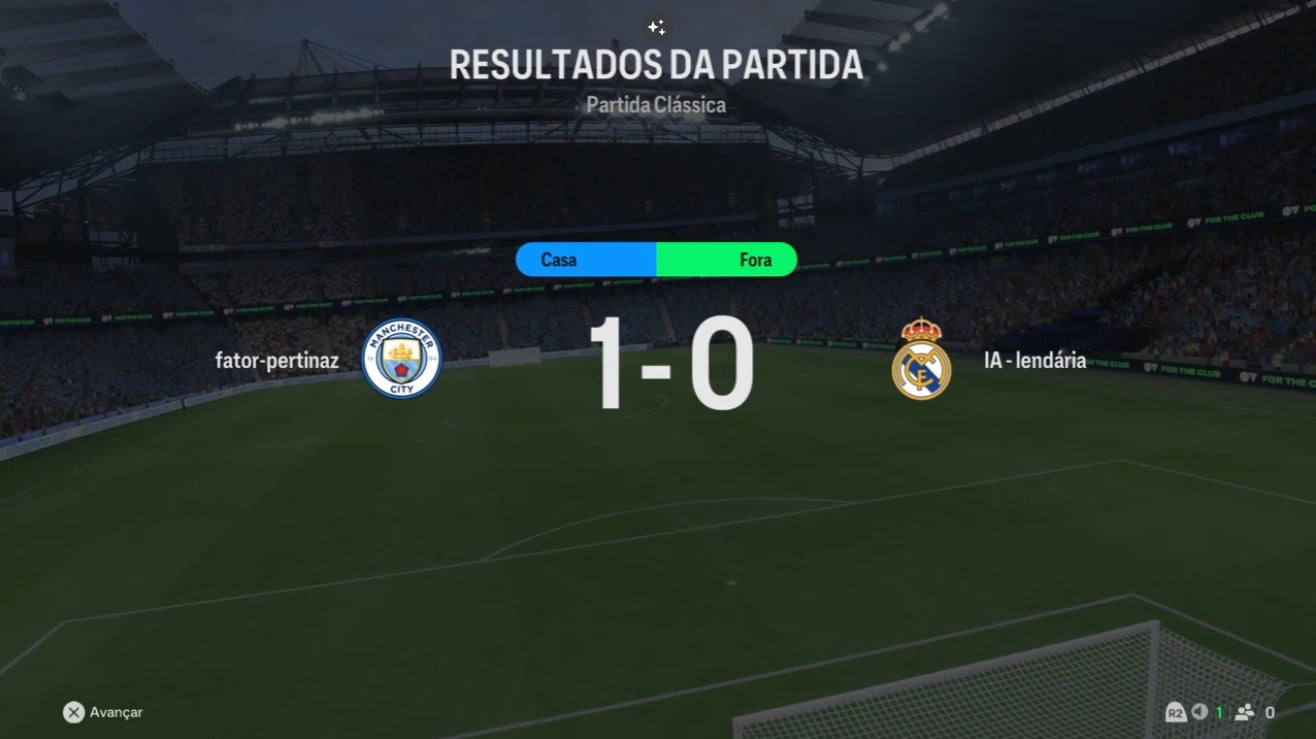The image size is (1316, 739).
Task: Select the green Fora segment
Action: 727,260
